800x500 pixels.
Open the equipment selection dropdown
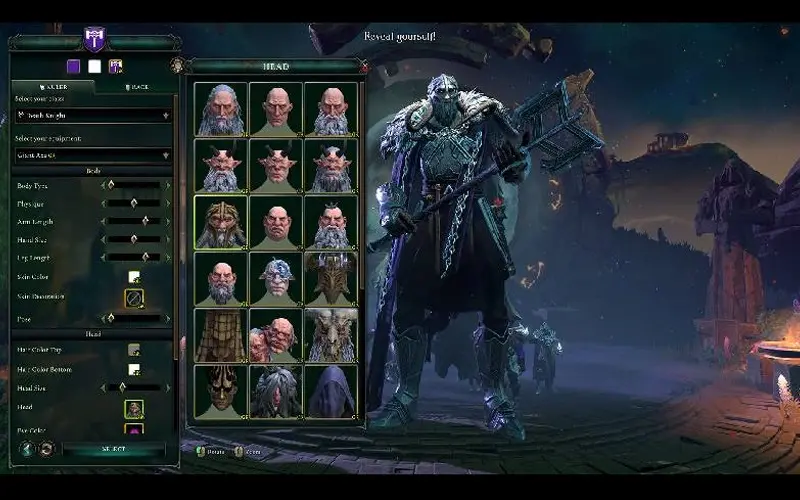[x=93, y=155]
